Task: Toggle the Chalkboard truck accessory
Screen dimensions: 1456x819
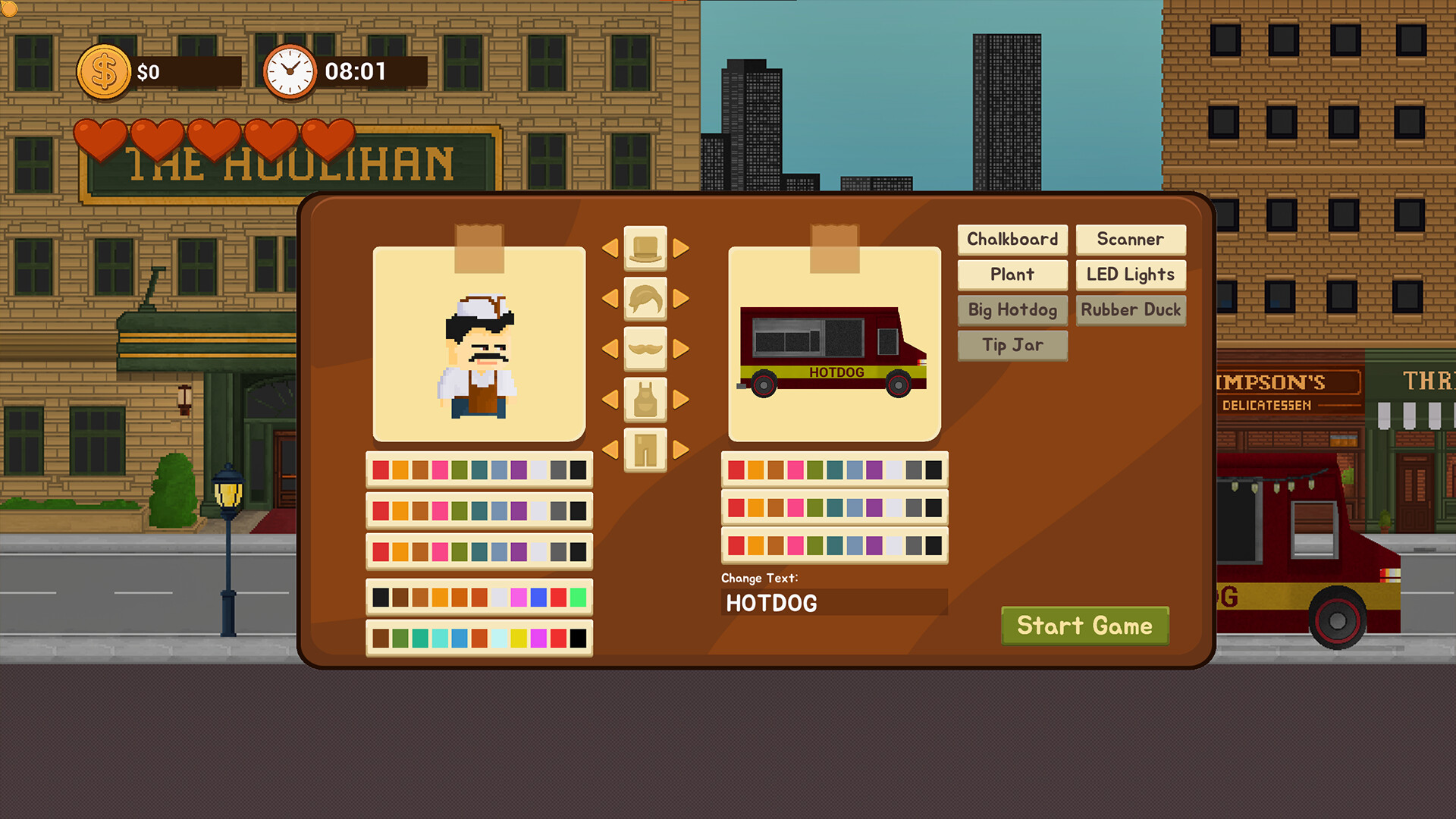Action: click(1012, 240)
